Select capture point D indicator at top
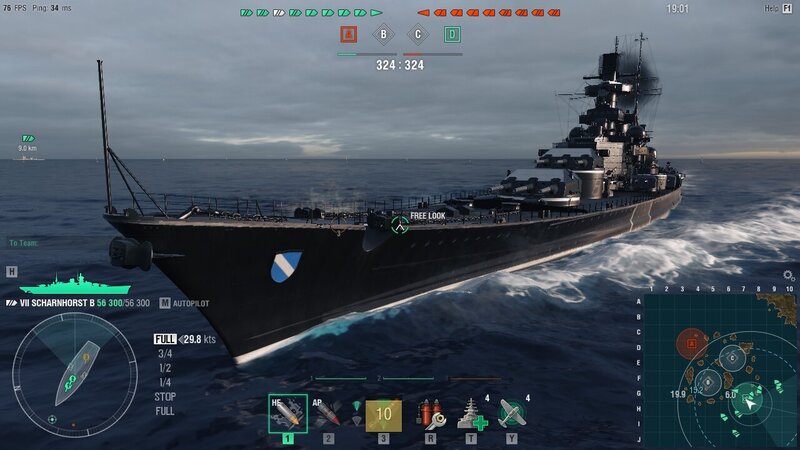The image size is (800, 450). pyautogui.click(x=452, y=35)
